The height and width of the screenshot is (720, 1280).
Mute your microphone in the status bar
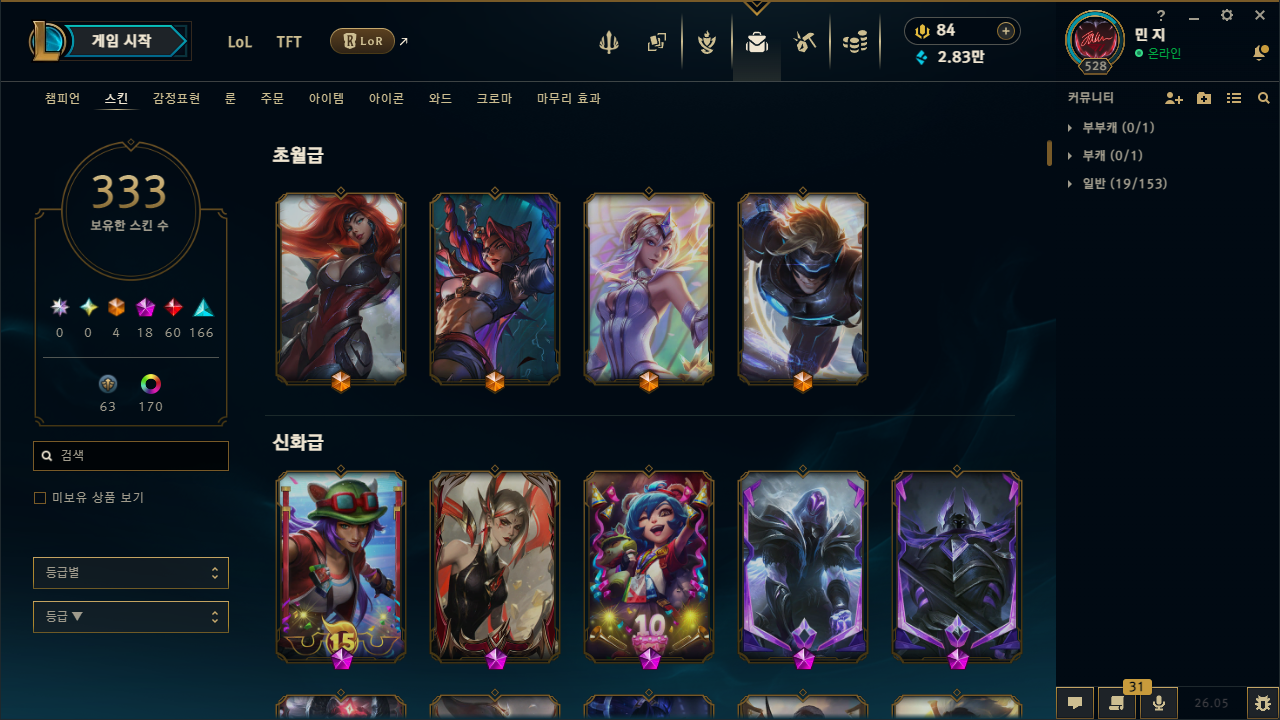pyautogui.click(x=1159, y=702)
